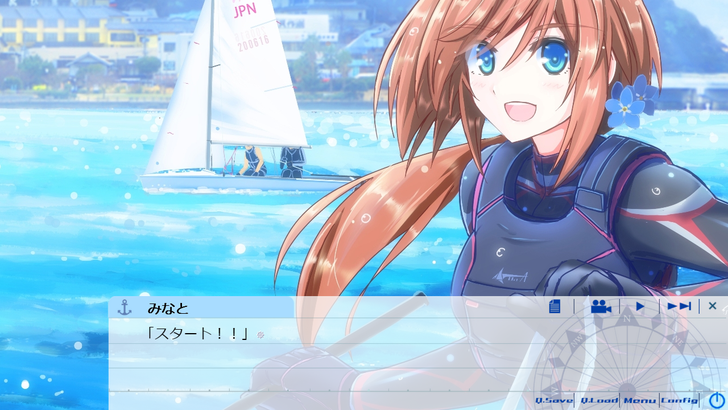Skip ahead with the fast-forward button
Viewport: 728px width, 410px height.
679,307
